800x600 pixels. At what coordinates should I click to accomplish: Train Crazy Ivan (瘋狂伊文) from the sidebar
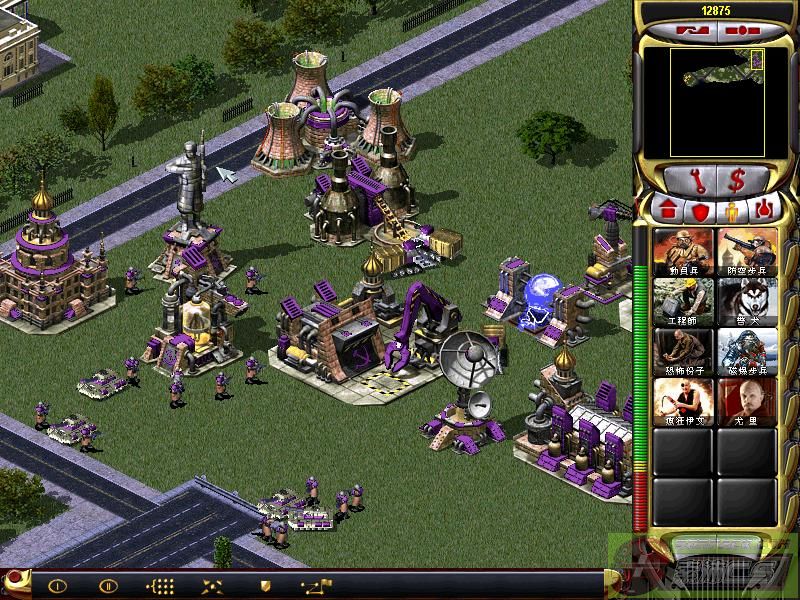point(684,400)
